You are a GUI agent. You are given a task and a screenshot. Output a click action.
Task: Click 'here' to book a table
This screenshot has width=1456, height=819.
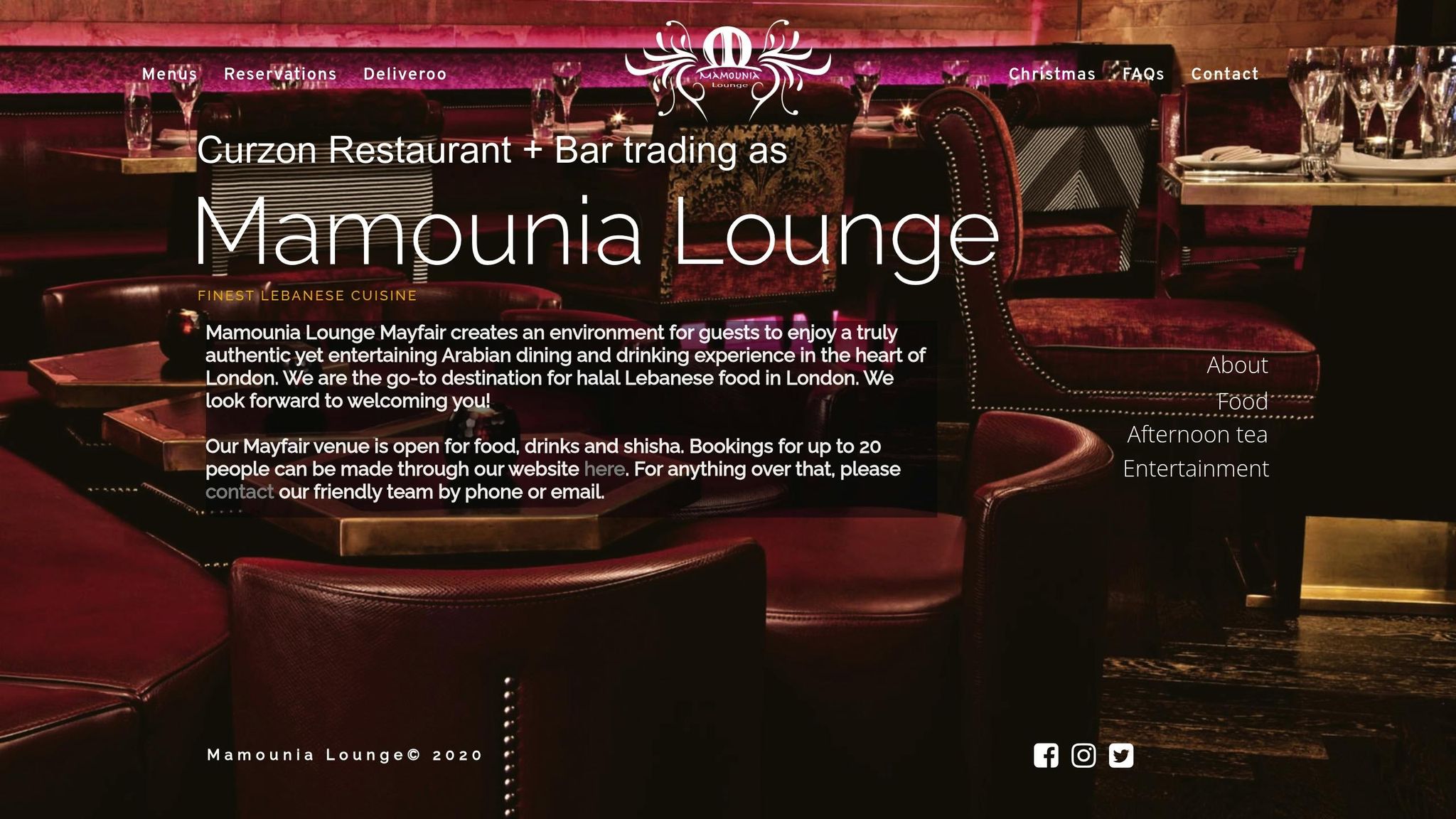pyautogui.click(x=603, y=469)
